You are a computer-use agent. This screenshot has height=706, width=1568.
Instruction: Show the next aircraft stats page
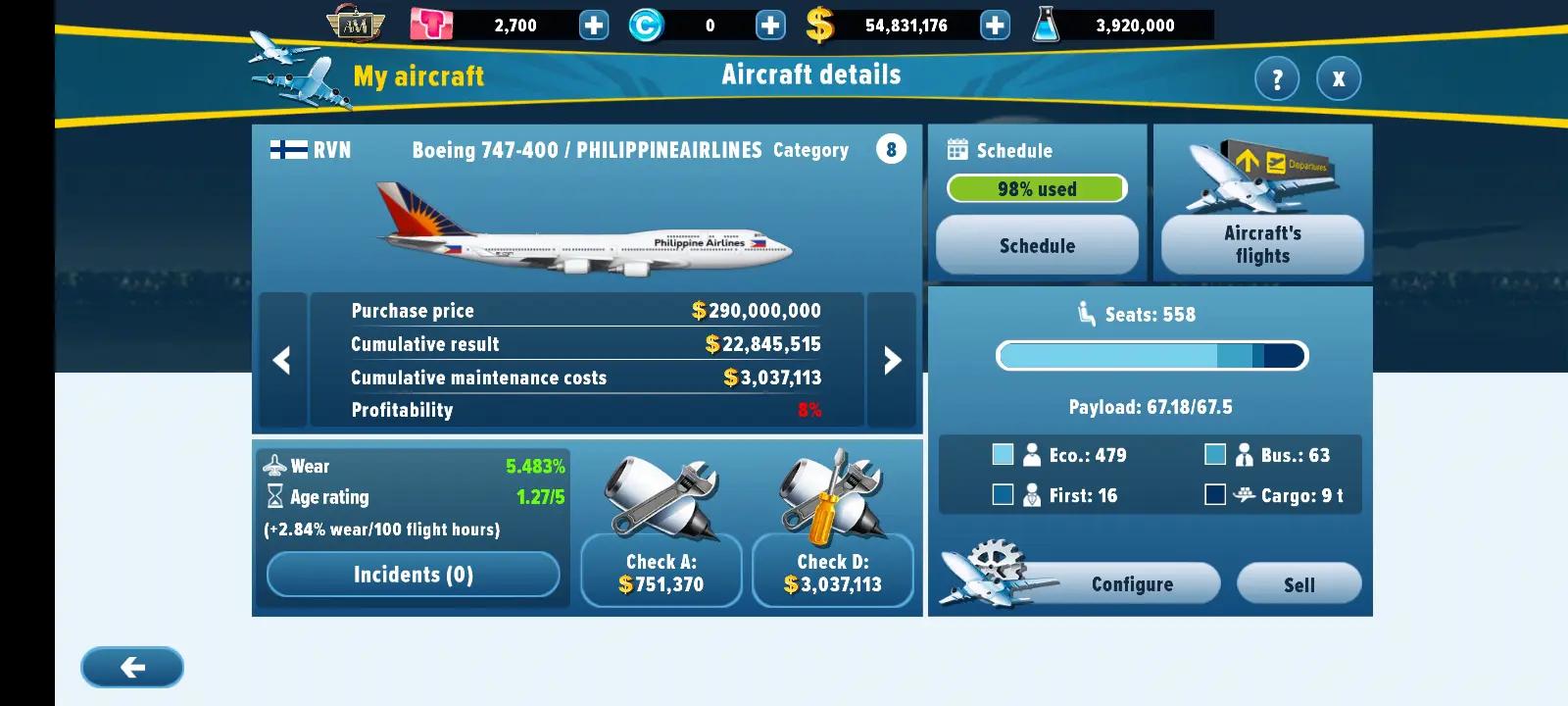[892, 360]
